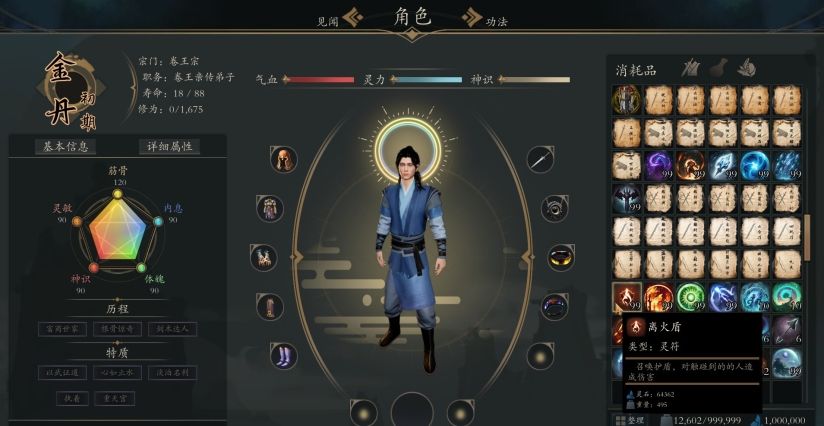Viewport: 824px width, 426px height.
Task: Select the 筋骨 attribute node
Action: (x=118, y=192)
